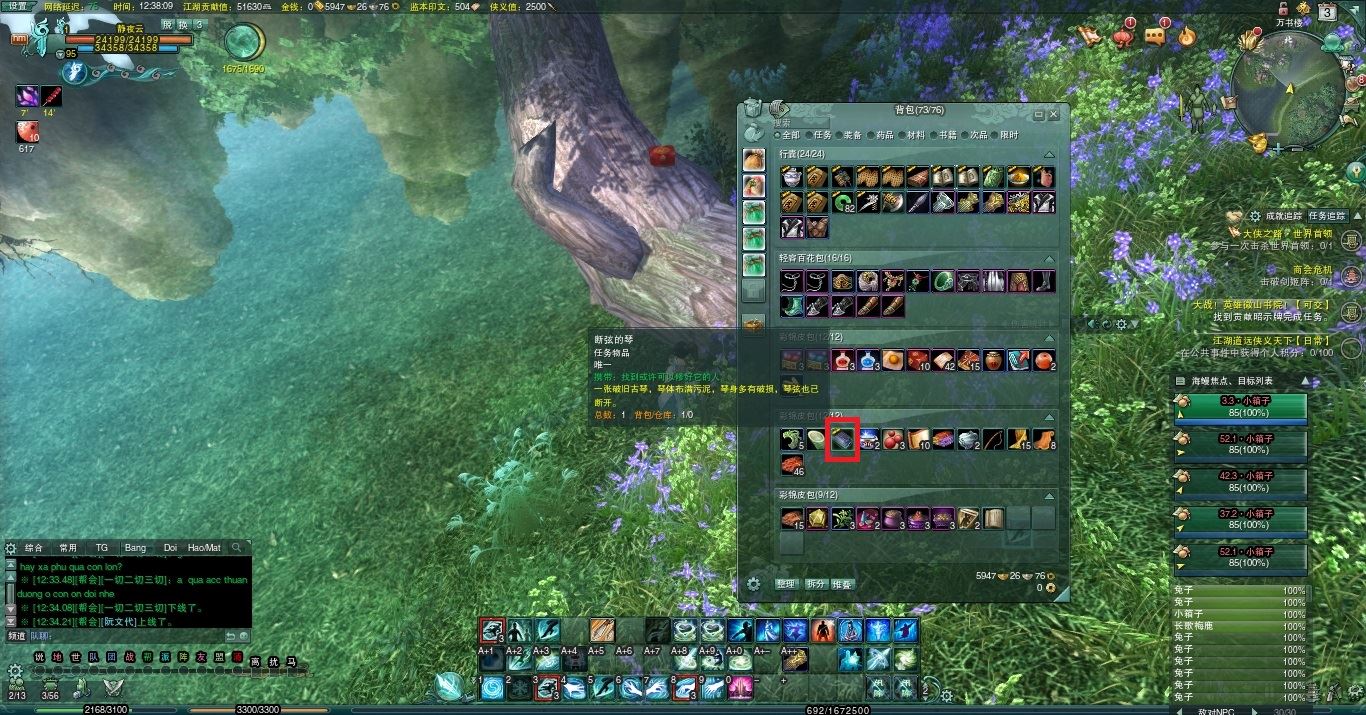Open the calendar icon showing 3

point(1326,13)
